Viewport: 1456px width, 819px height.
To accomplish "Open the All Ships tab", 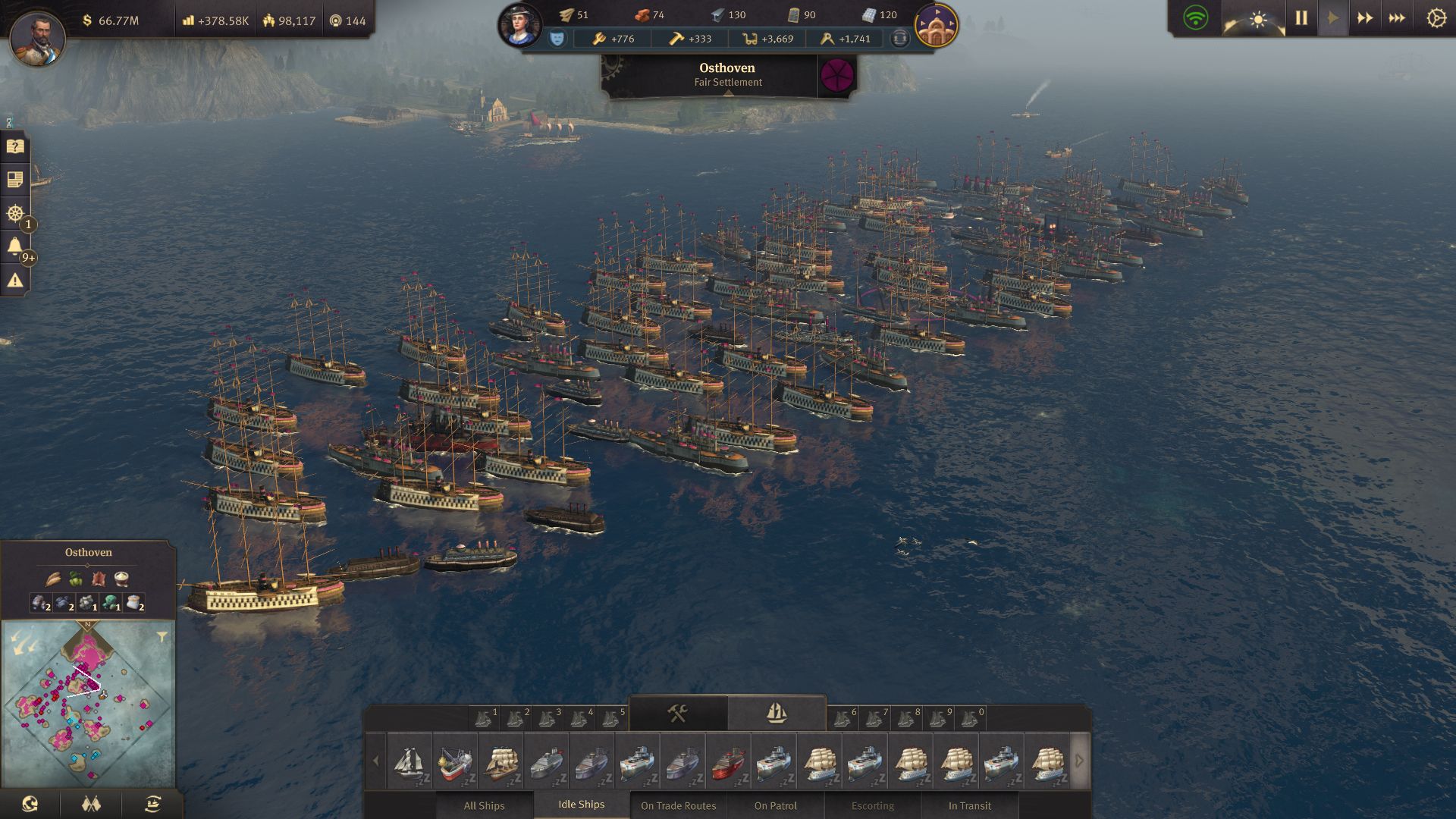I will (484, 805).
